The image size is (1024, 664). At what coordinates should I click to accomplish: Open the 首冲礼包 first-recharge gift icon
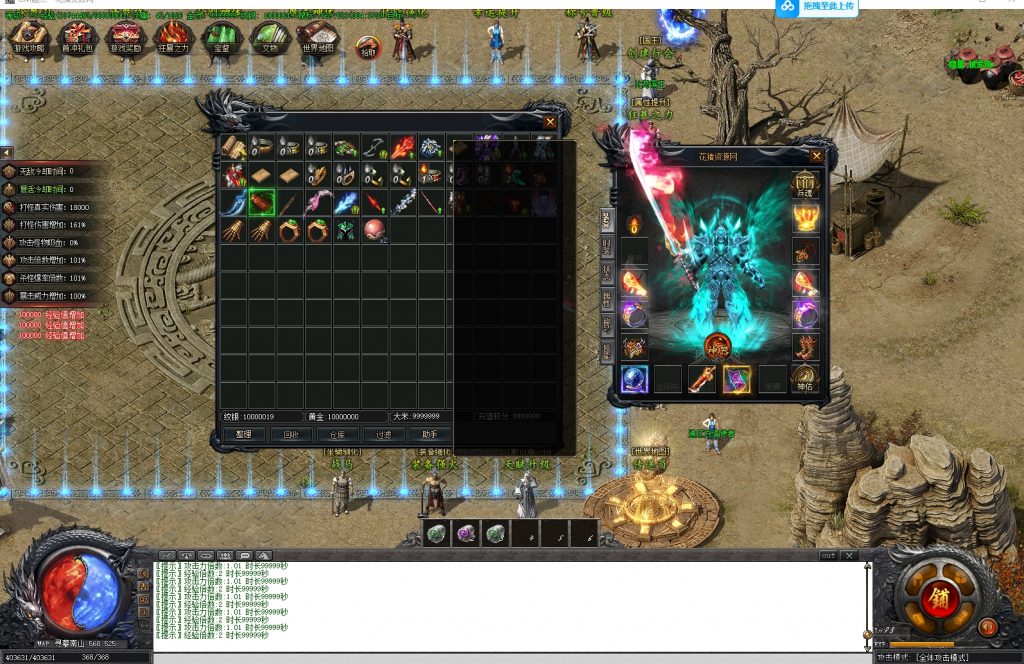77,38
